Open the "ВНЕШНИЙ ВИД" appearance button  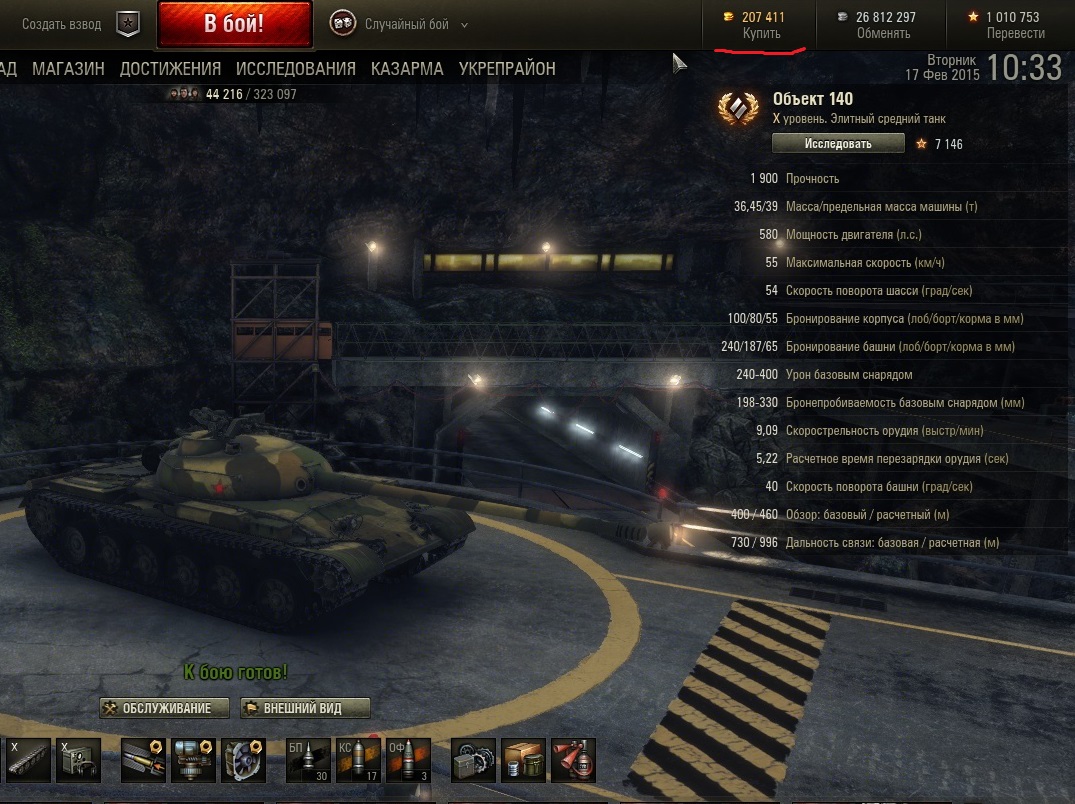click(304, 708)
